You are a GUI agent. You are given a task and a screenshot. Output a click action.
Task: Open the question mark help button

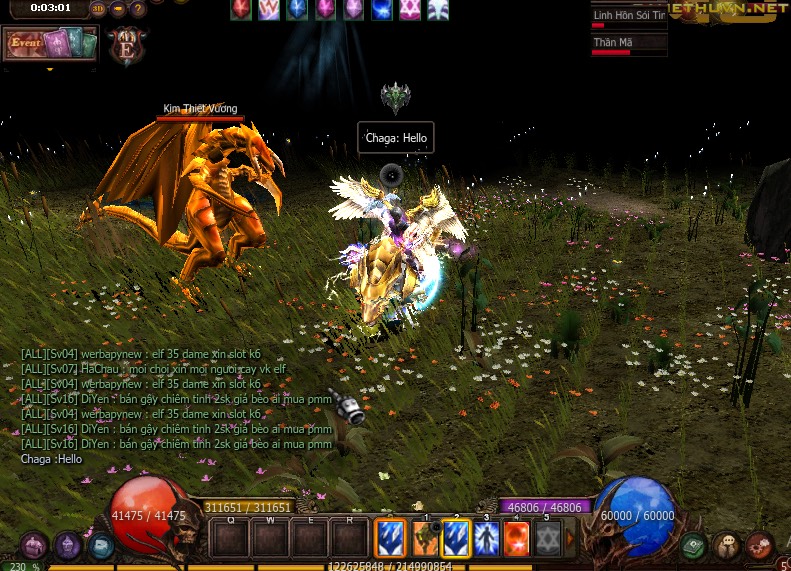(x=138, y=9)
